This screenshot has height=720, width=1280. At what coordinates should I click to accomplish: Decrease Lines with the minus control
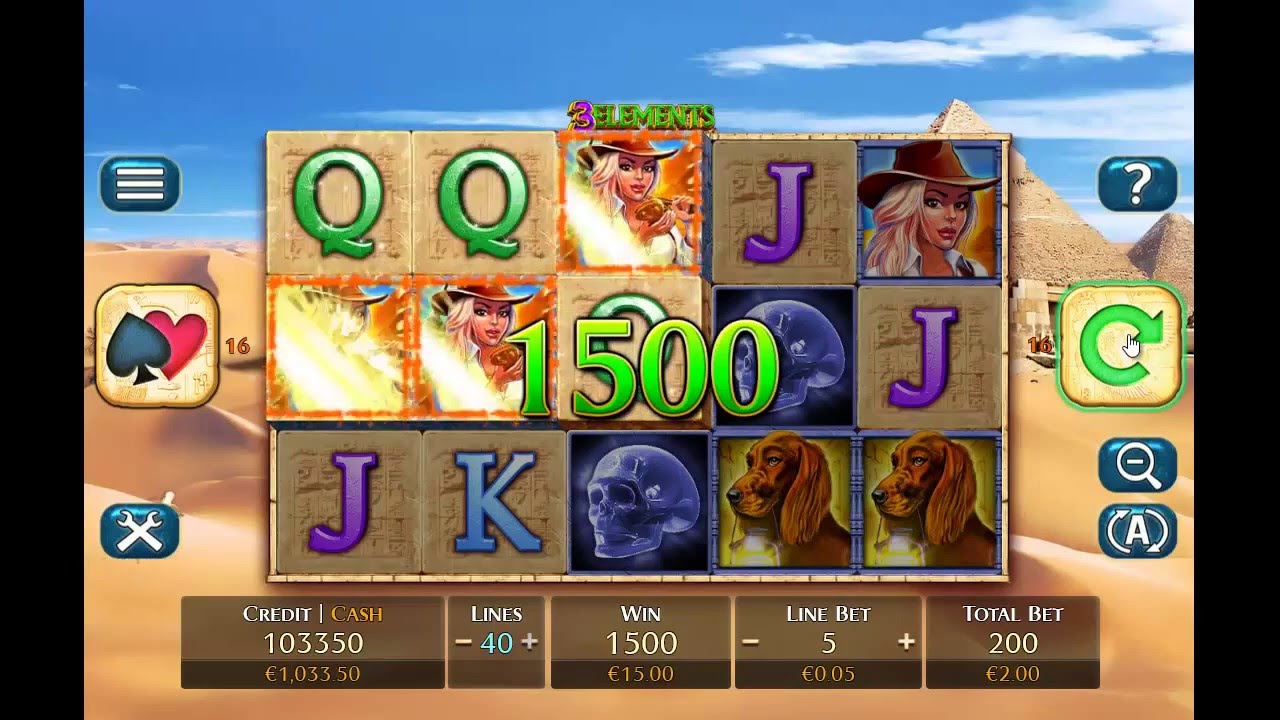point(462,642)
